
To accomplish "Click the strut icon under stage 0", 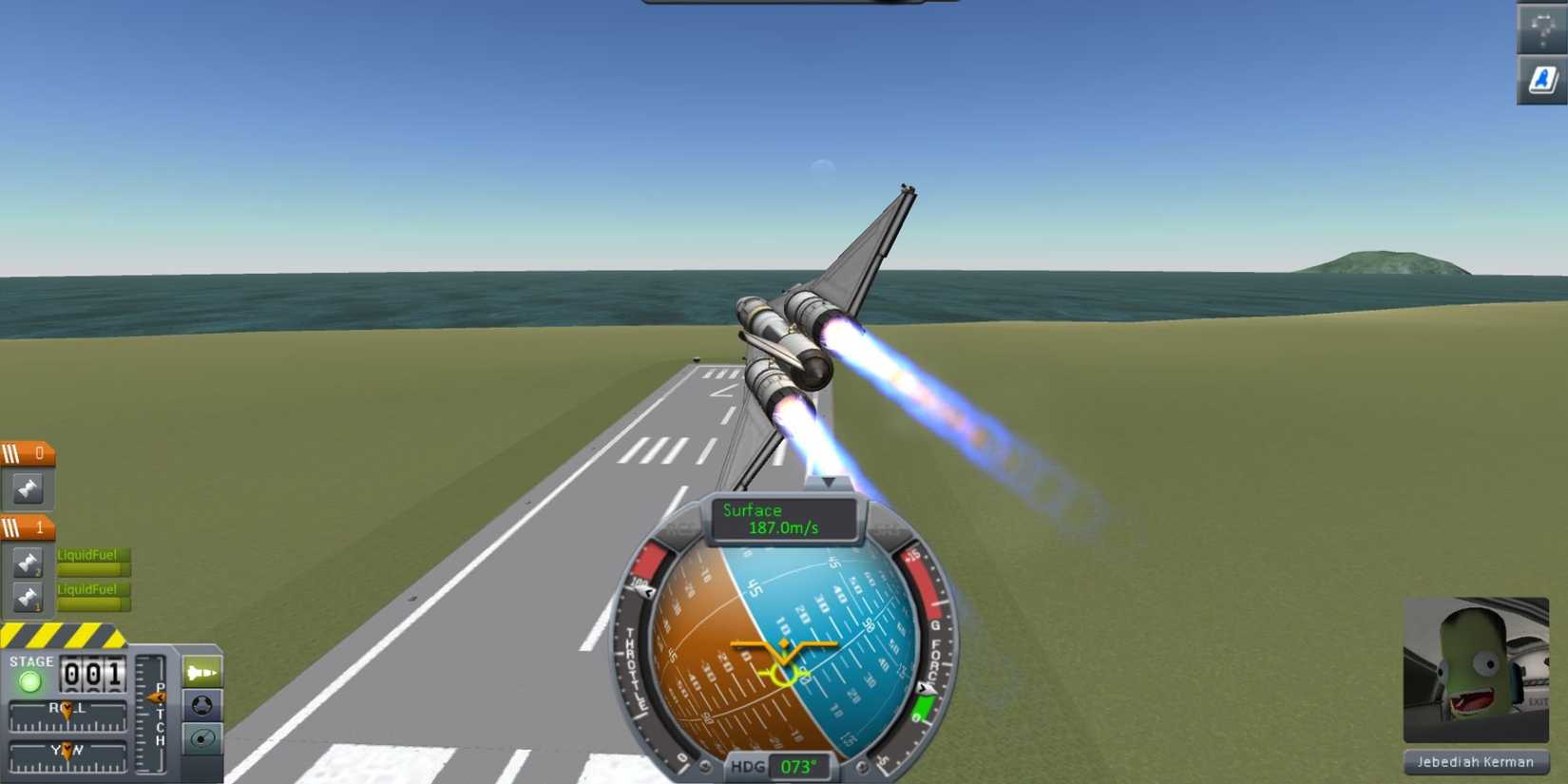I will [x=26, y=489].
